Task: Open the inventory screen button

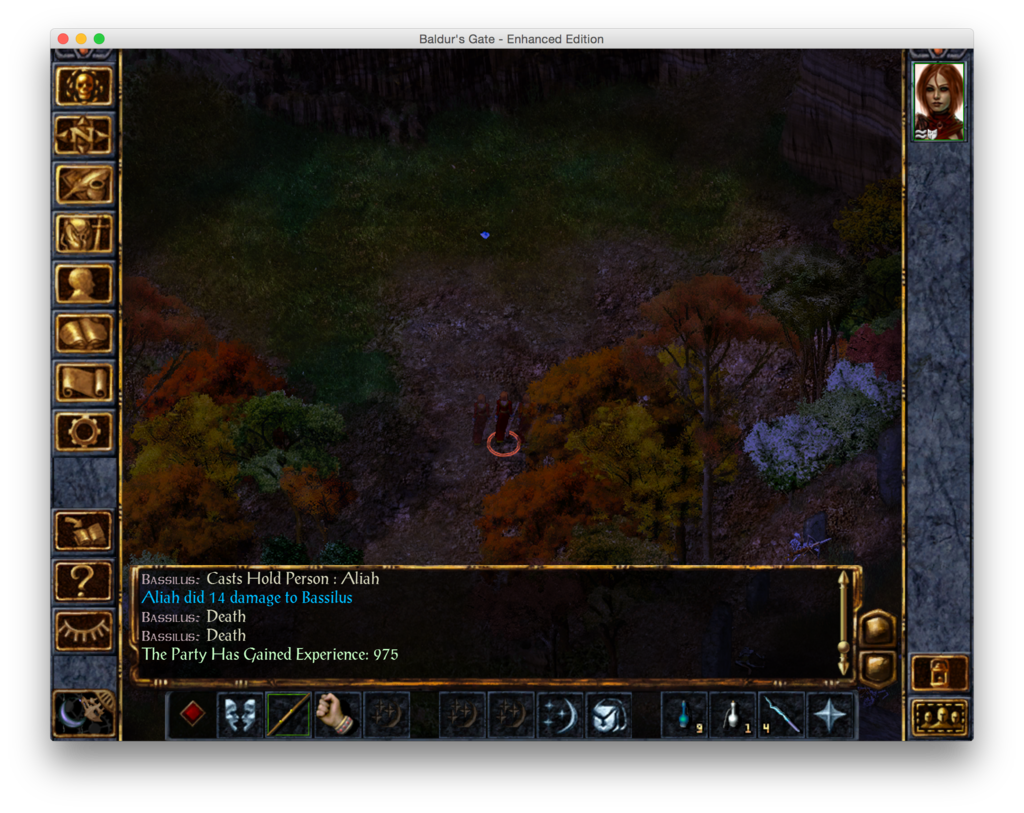Action: tap(84, 234)
